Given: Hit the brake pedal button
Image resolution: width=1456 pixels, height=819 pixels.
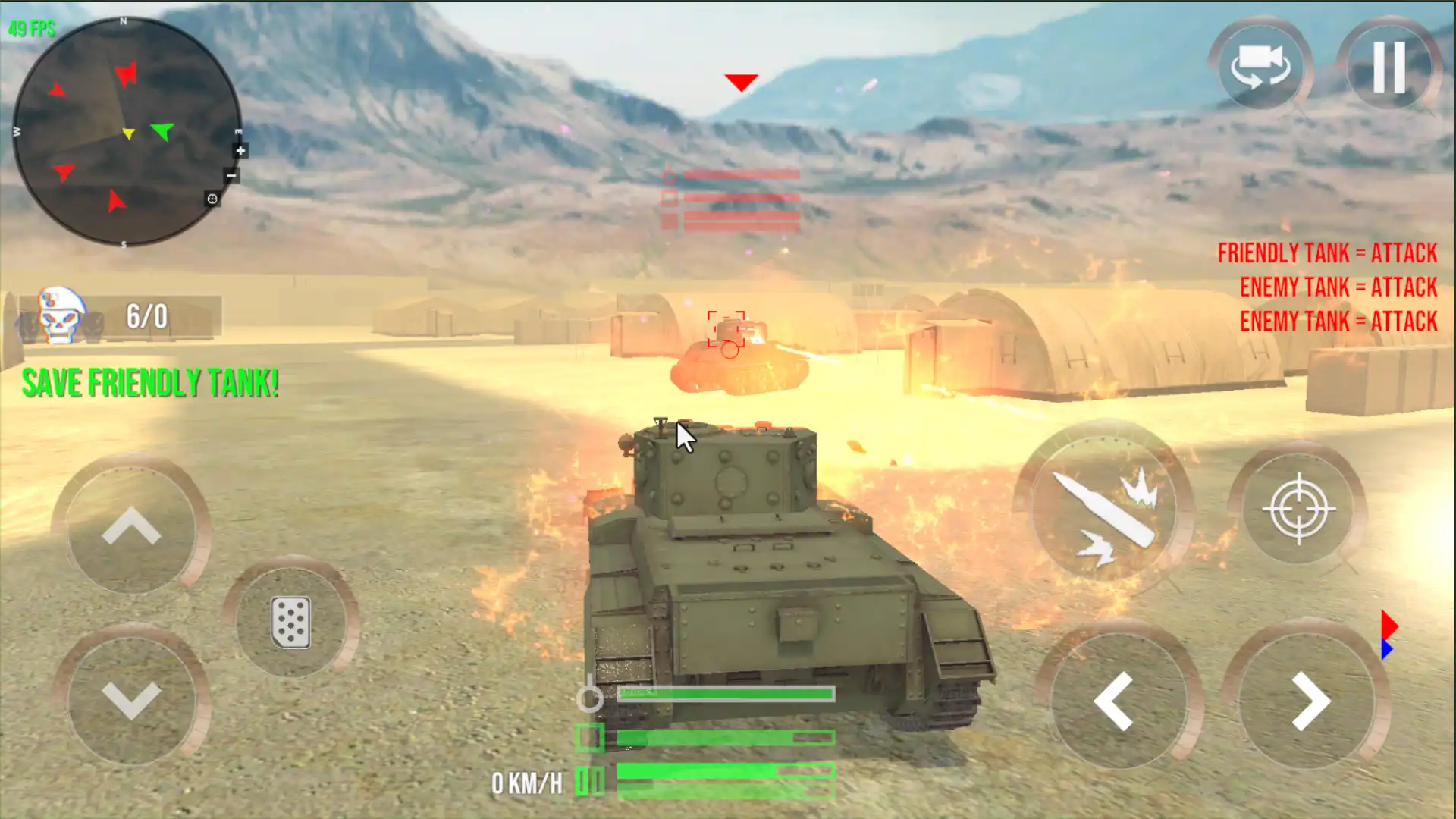Looking at the screenshot, I should tap(291, 623).
